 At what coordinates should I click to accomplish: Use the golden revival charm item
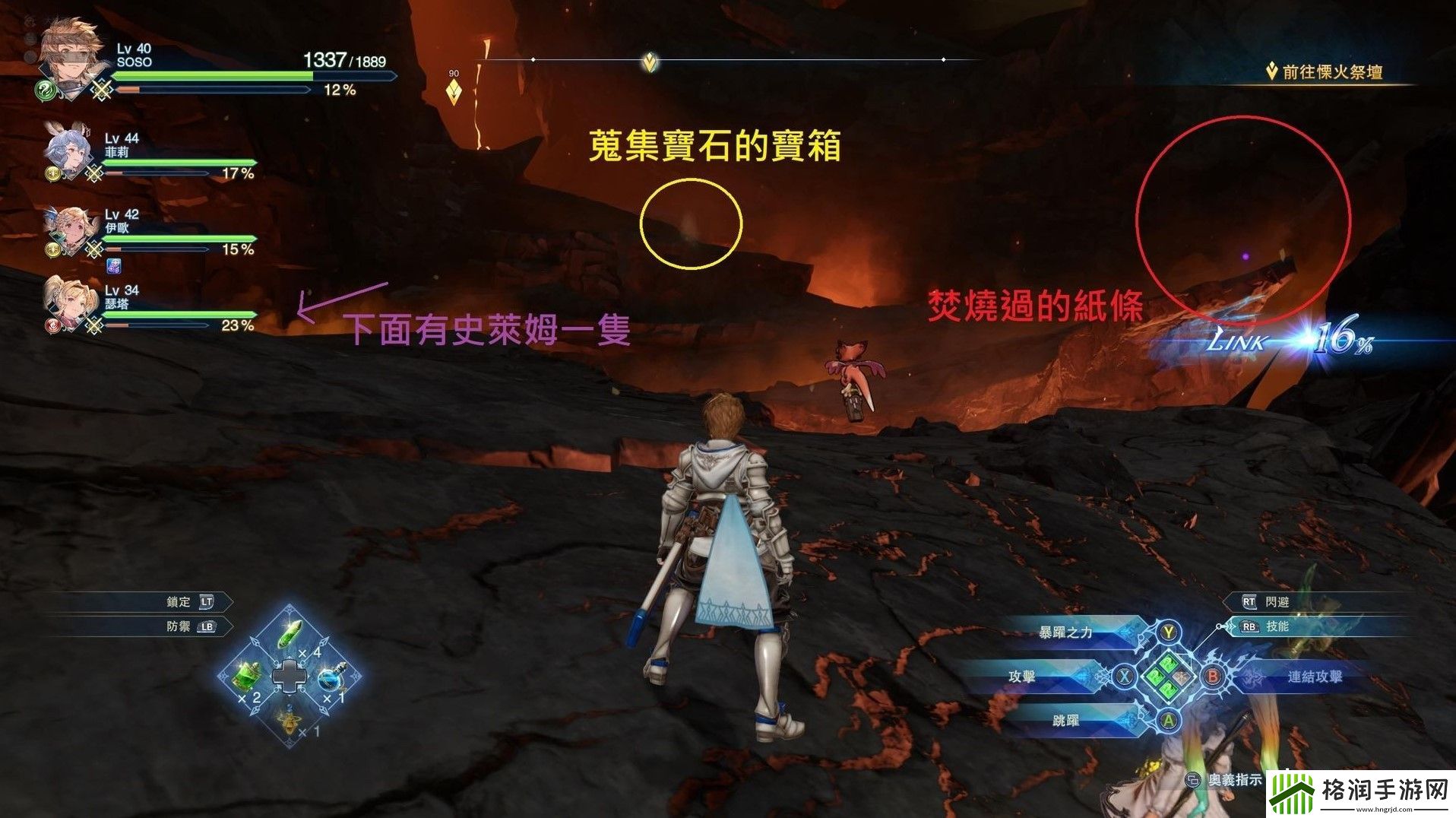[x=290, y=718]
